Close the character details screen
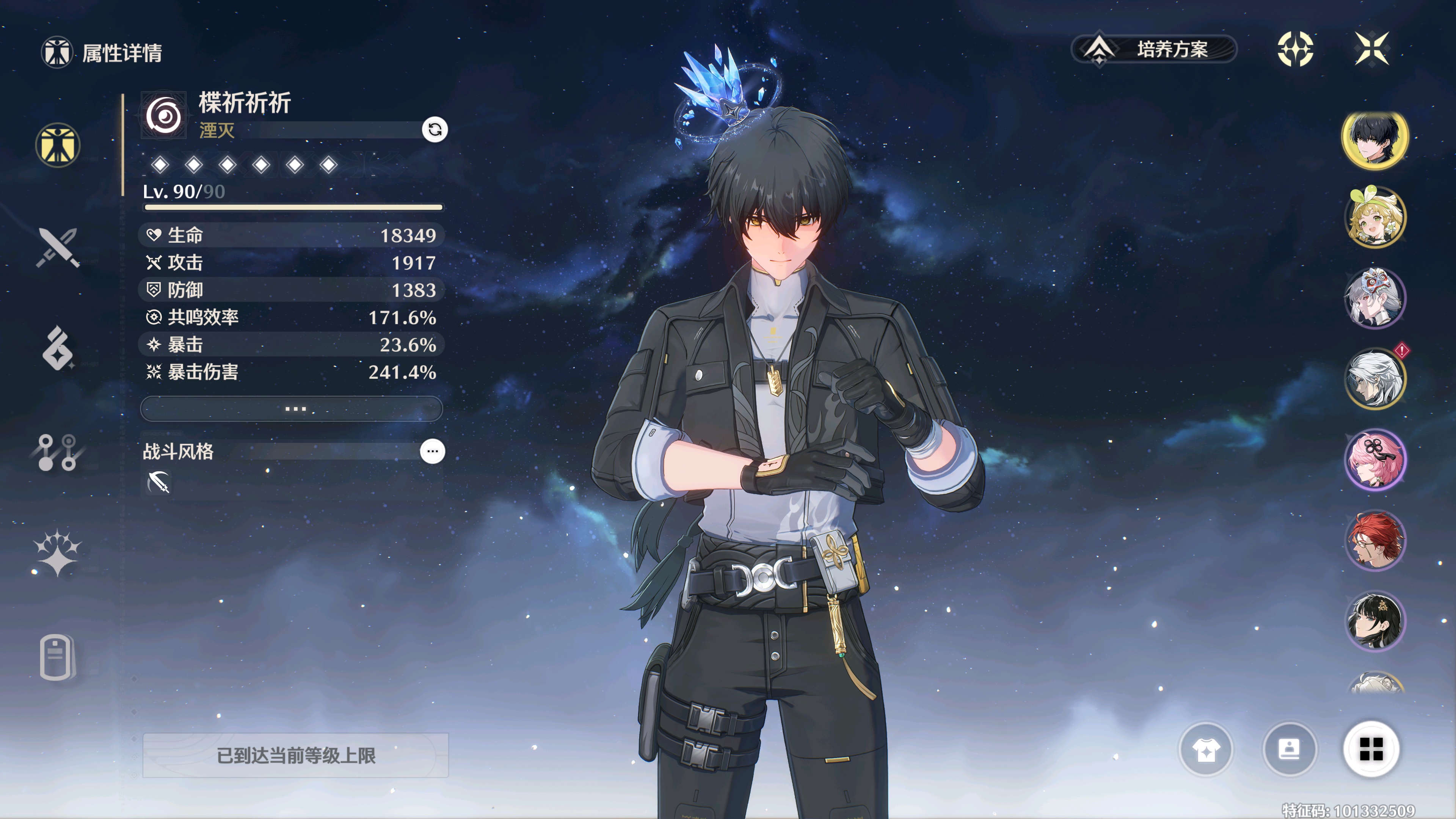 point(1372,49)
